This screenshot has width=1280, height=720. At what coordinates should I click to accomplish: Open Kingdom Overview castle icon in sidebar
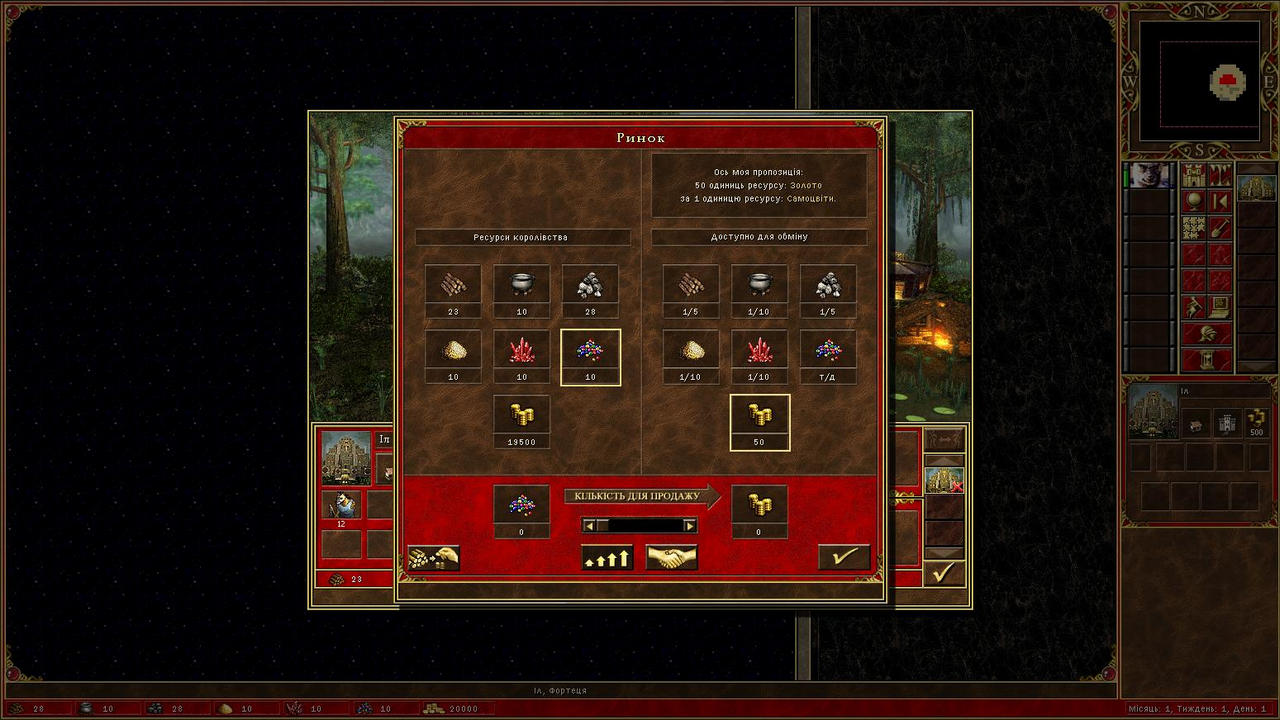(x=1195, y=175)
